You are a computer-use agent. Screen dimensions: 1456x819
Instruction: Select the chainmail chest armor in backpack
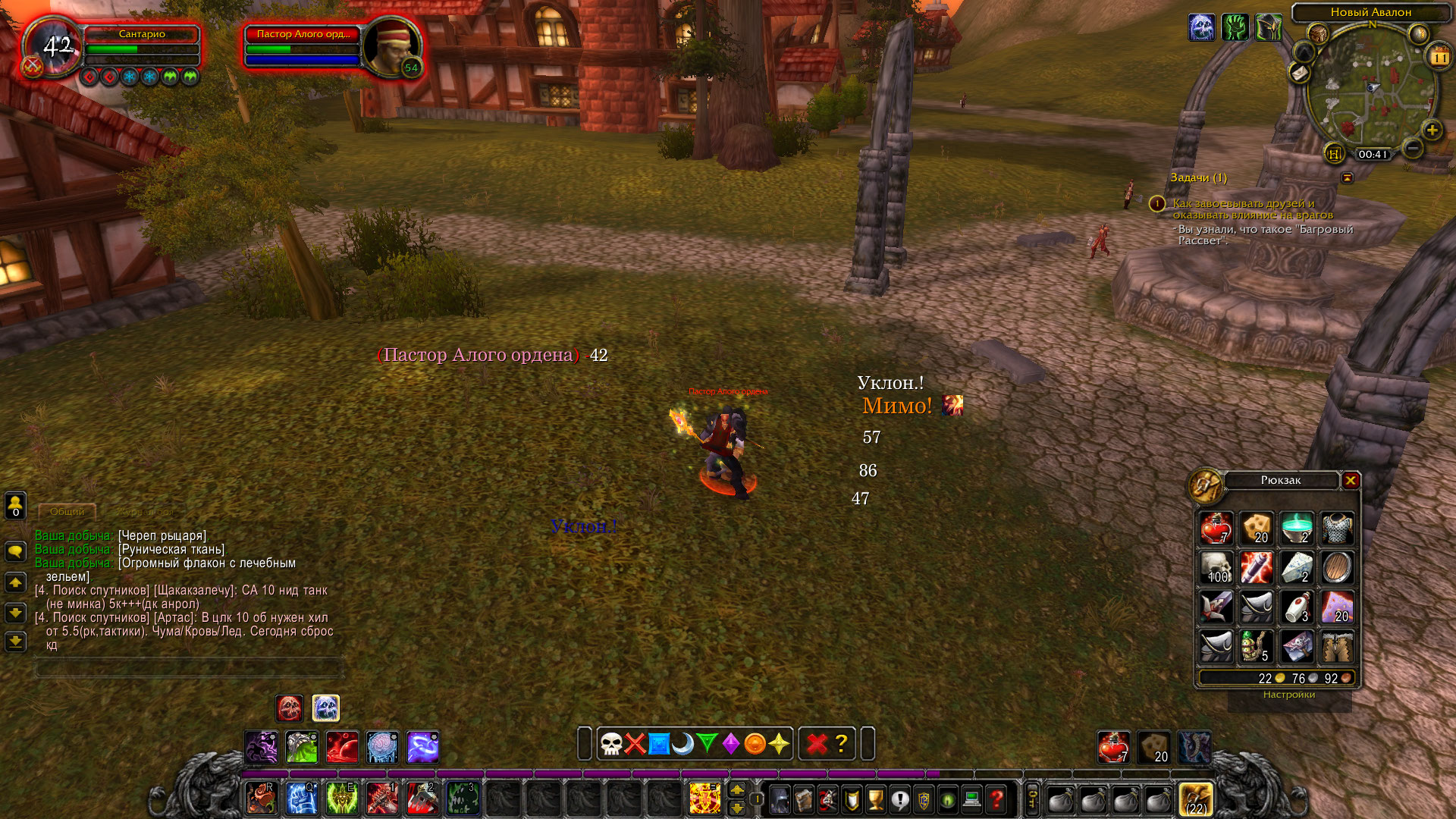(x=1337, y=529)
